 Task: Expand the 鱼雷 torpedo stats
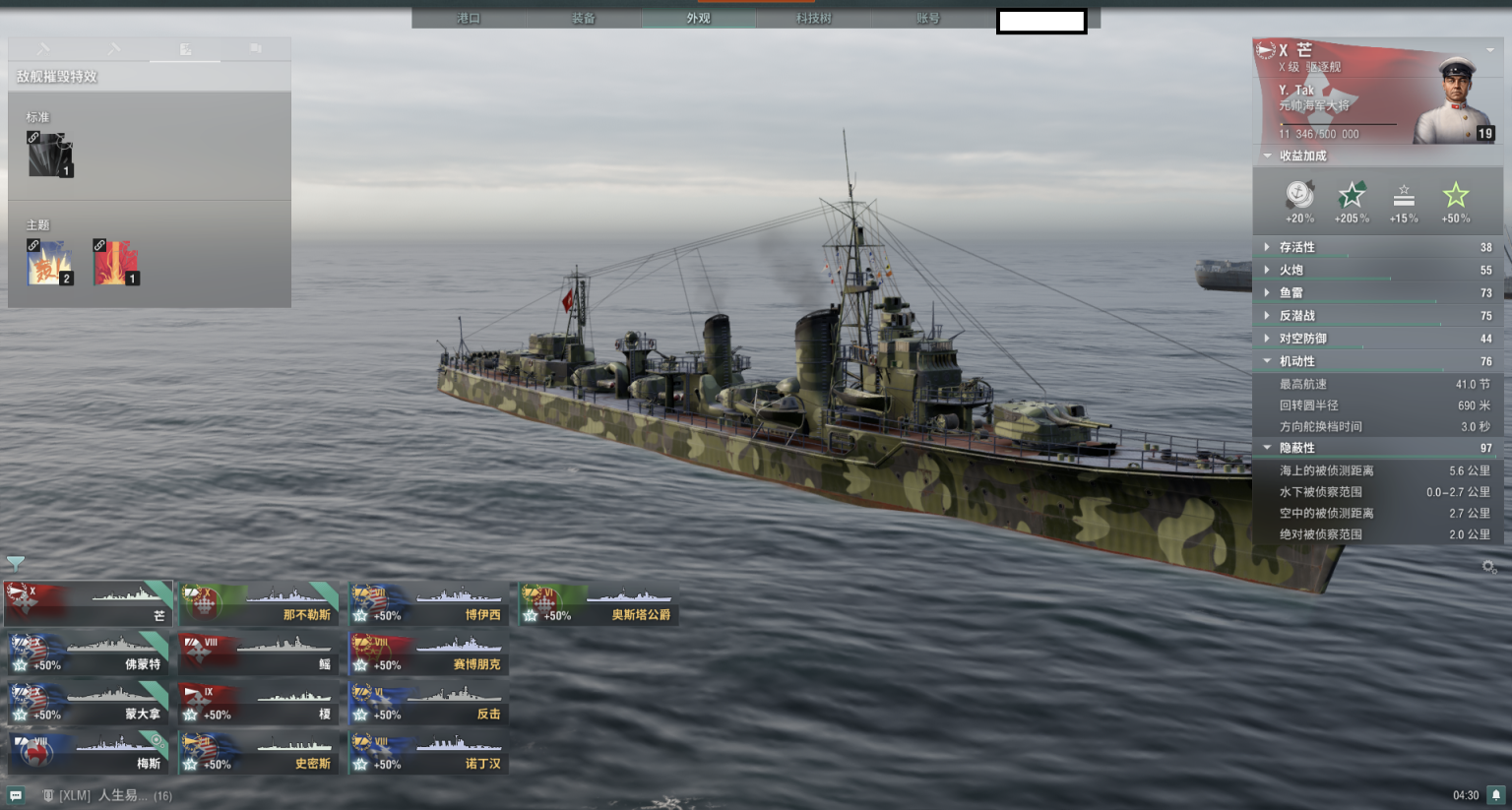[1291, 292]
